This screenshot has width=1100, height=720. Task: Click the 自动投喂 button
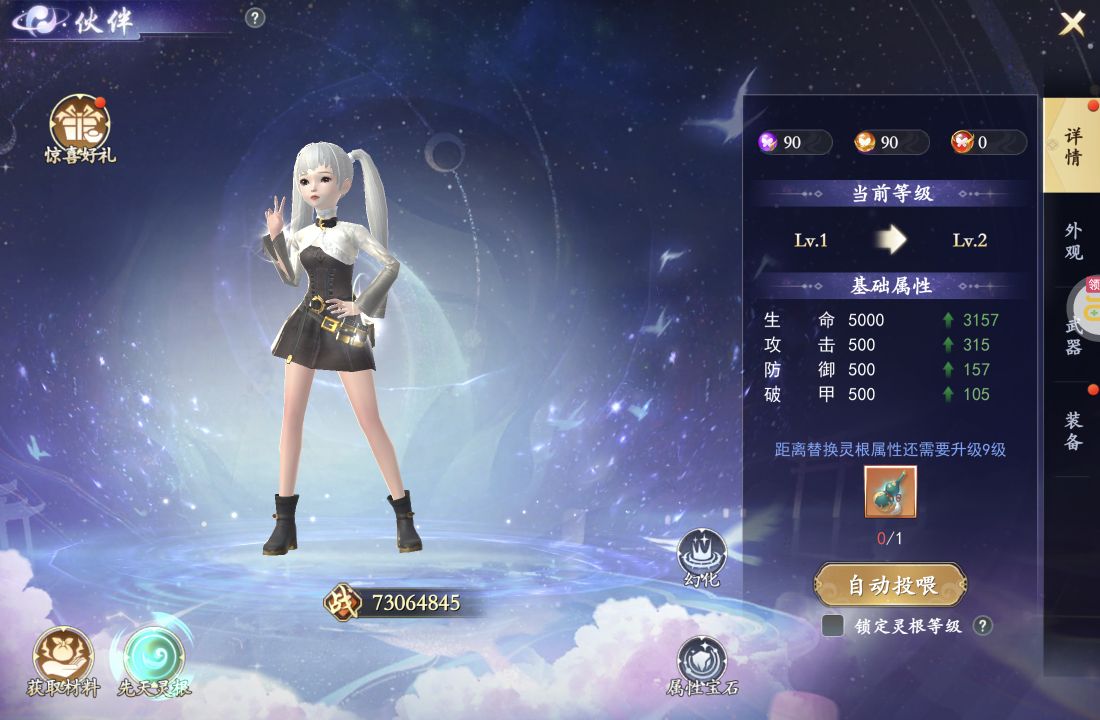[890, 585]
